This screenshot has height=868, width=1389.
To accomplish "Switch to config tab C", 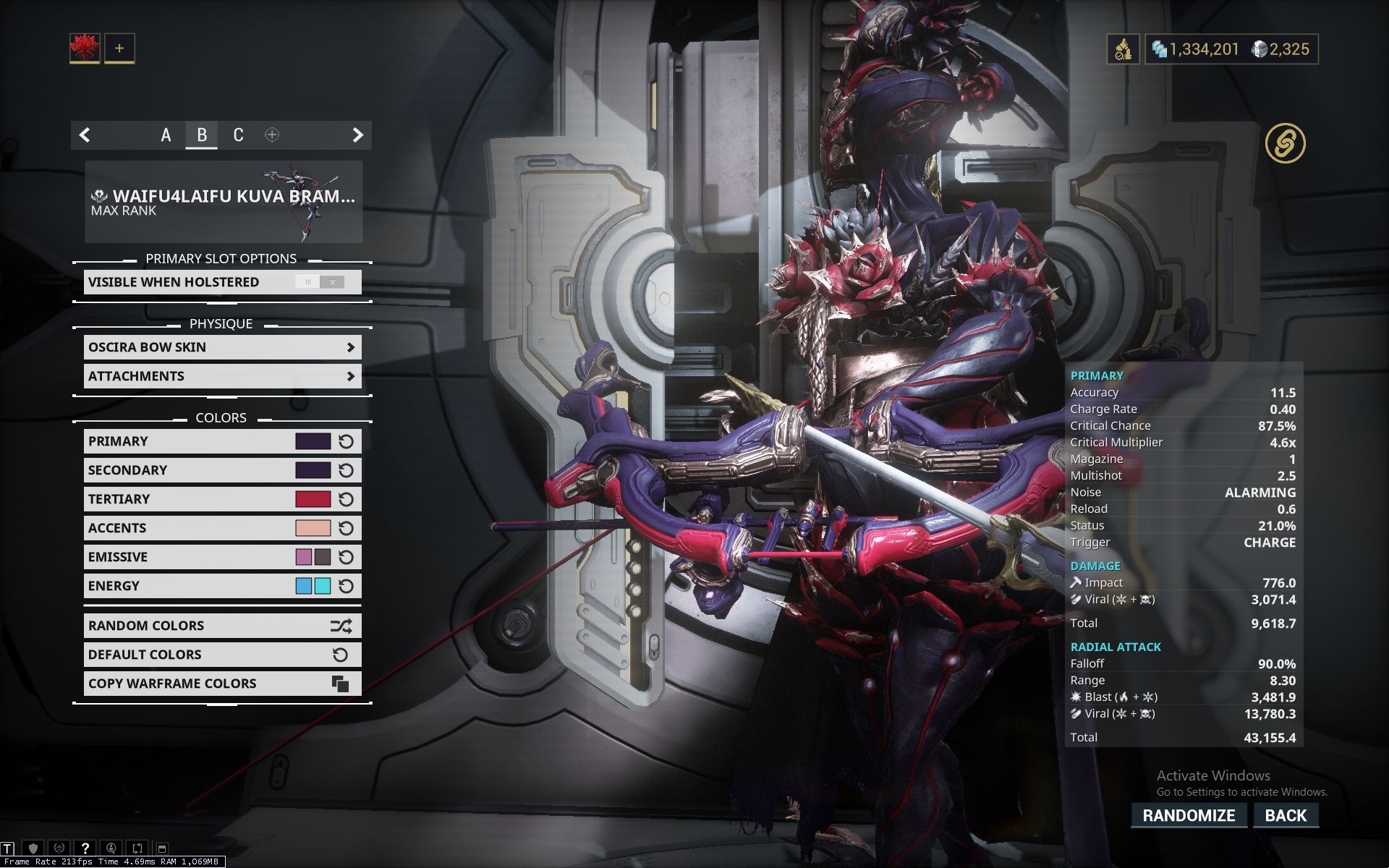I will (x=237, y=135).
